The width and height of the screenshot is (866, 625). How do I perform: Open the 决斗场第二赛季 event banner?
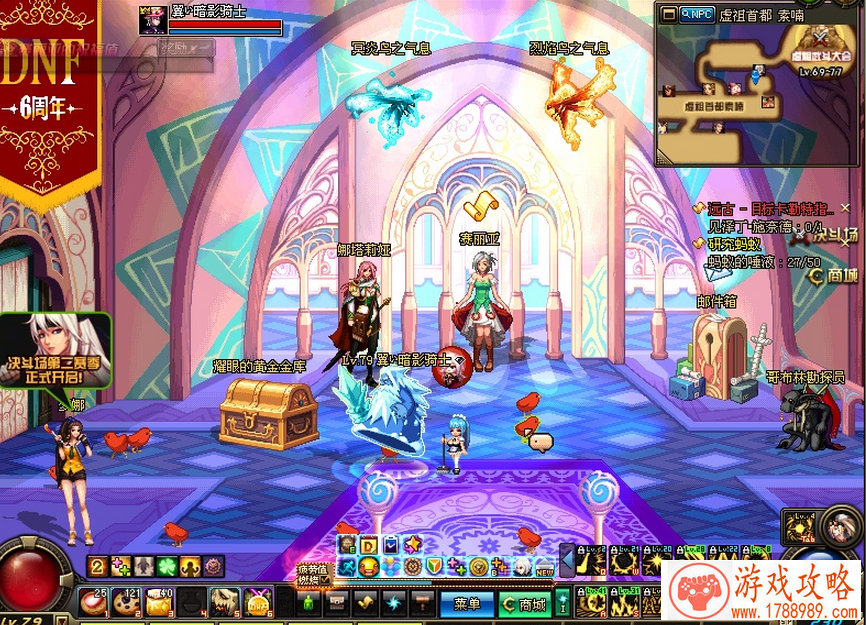pyautogui.click(x=56, y=350)
